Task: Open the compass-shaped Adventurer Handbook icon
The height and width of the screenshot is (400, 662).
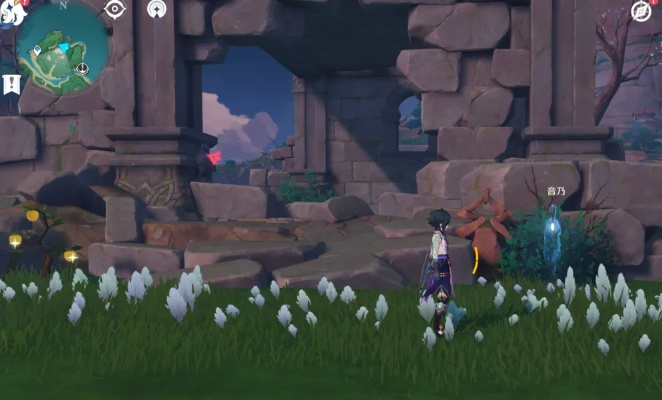Action: (x=641, y=11)
